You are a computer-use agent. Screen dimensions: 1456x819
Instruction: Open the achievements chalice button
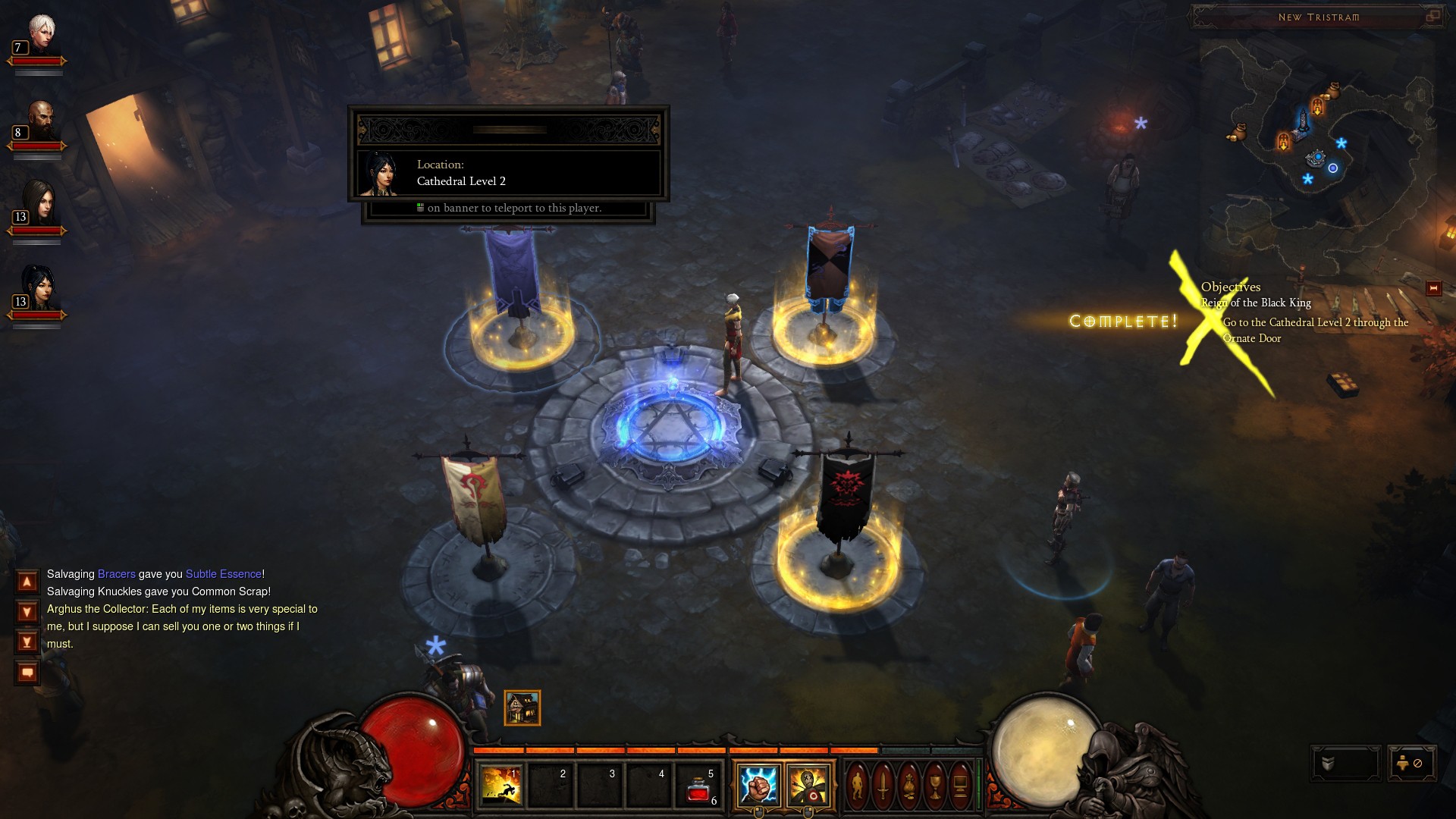pyautogui.click(x=934, y=785)
